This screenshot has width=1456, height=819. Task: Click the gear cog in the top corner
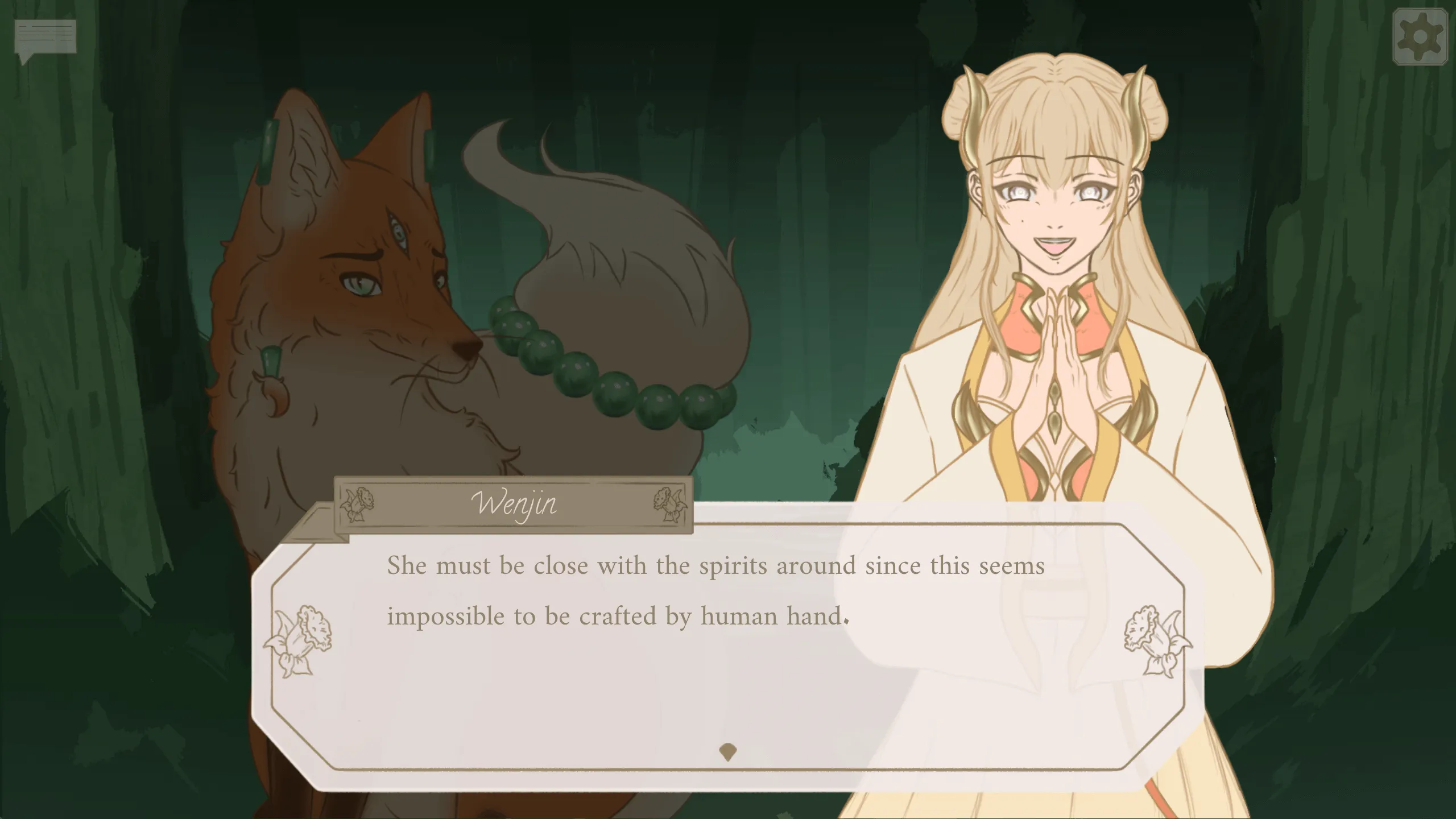click(1420, 35)
